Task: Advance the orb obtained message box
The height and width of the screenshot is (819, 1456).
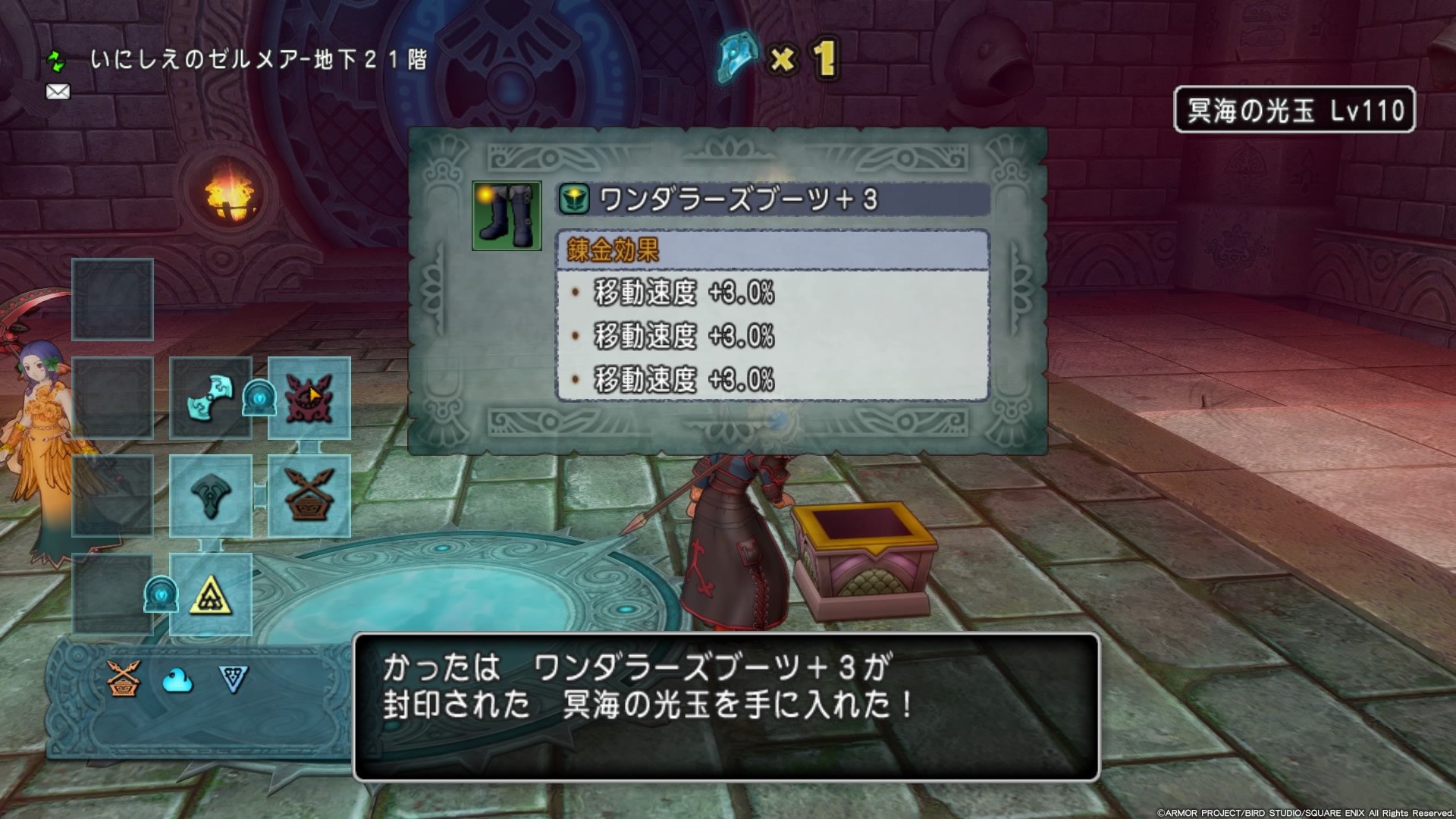Action: (x=726, y=707)
